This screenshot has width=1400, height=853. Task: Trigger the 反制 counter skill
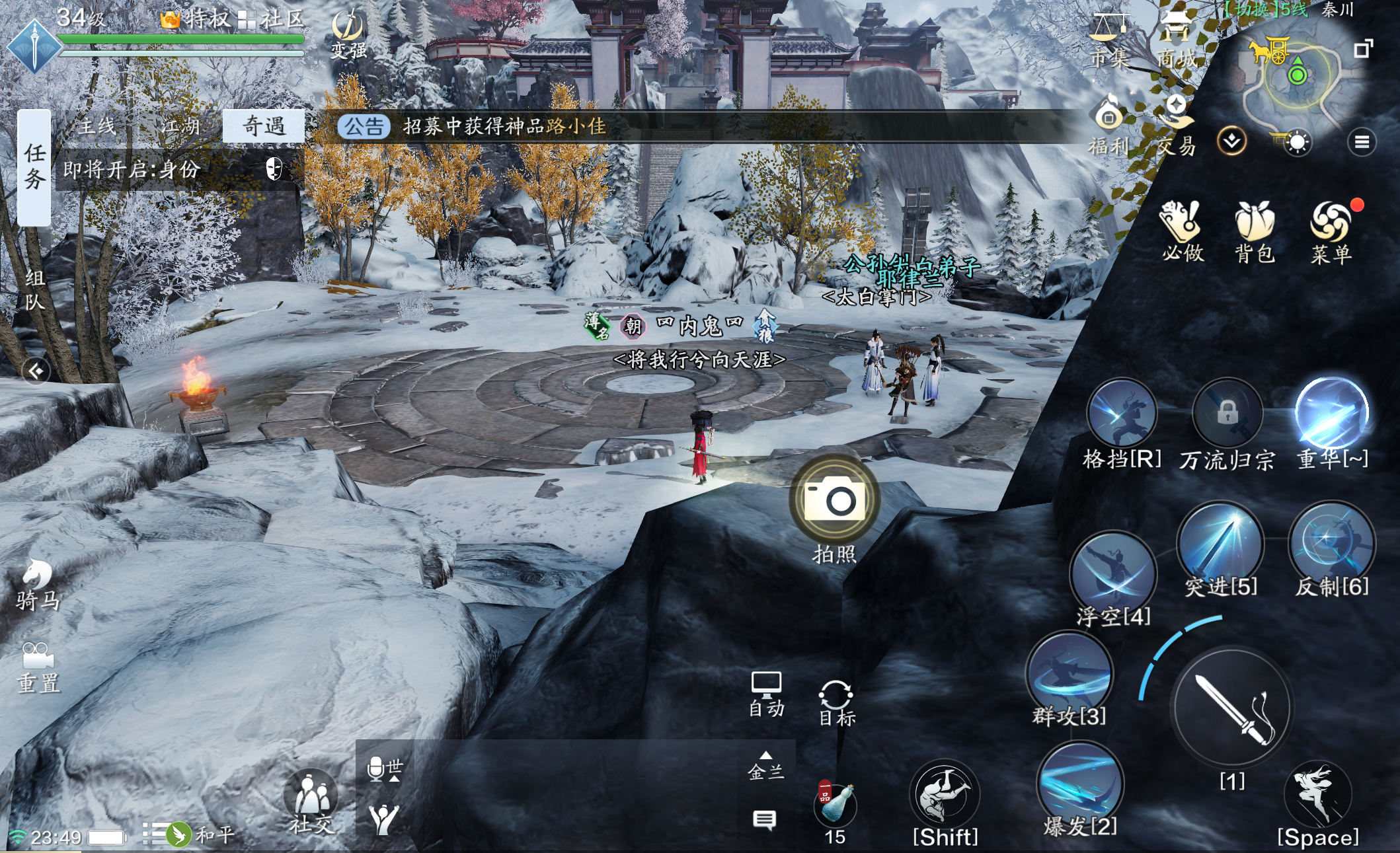point(1331,542)
